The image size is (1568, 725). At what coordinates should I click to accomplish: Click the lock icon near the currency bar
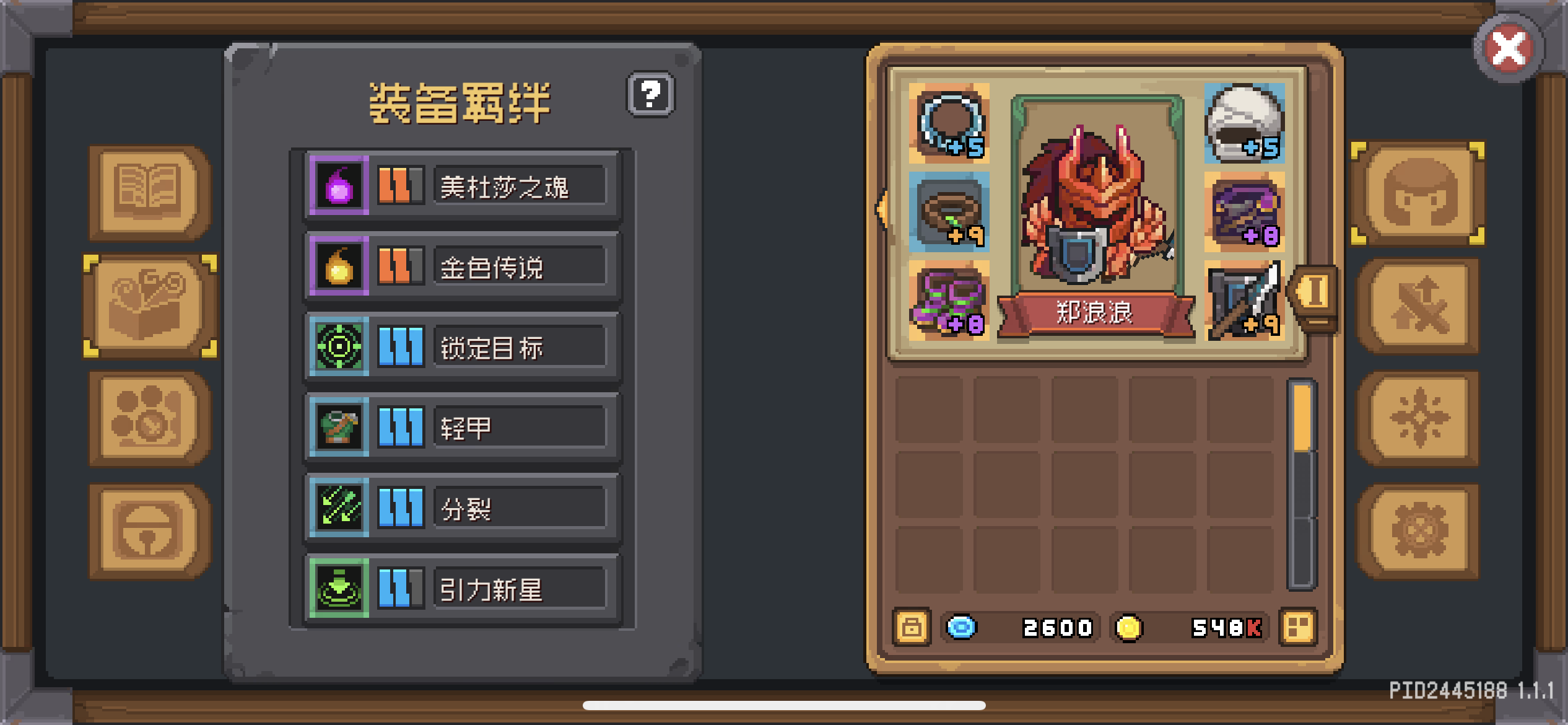911,628
